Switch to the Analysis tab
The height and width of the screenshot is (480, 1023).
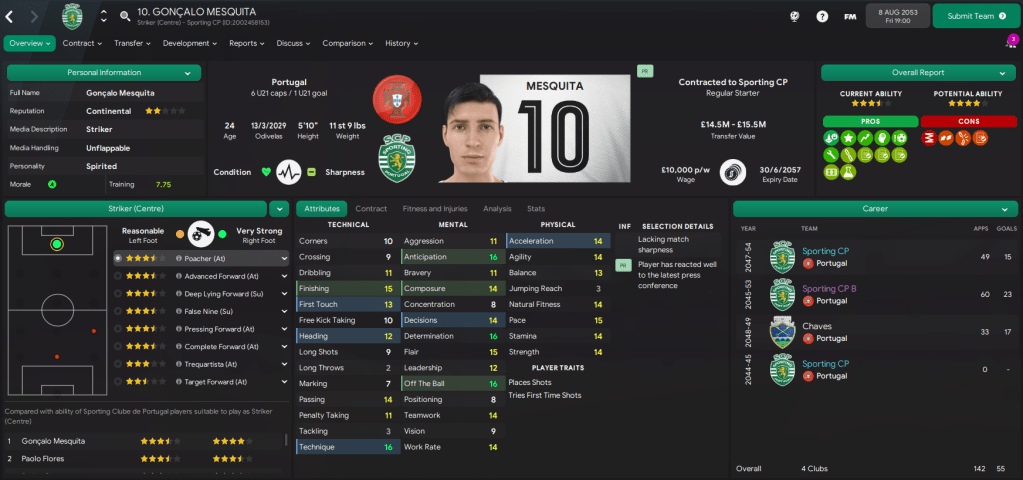point(497,208)
